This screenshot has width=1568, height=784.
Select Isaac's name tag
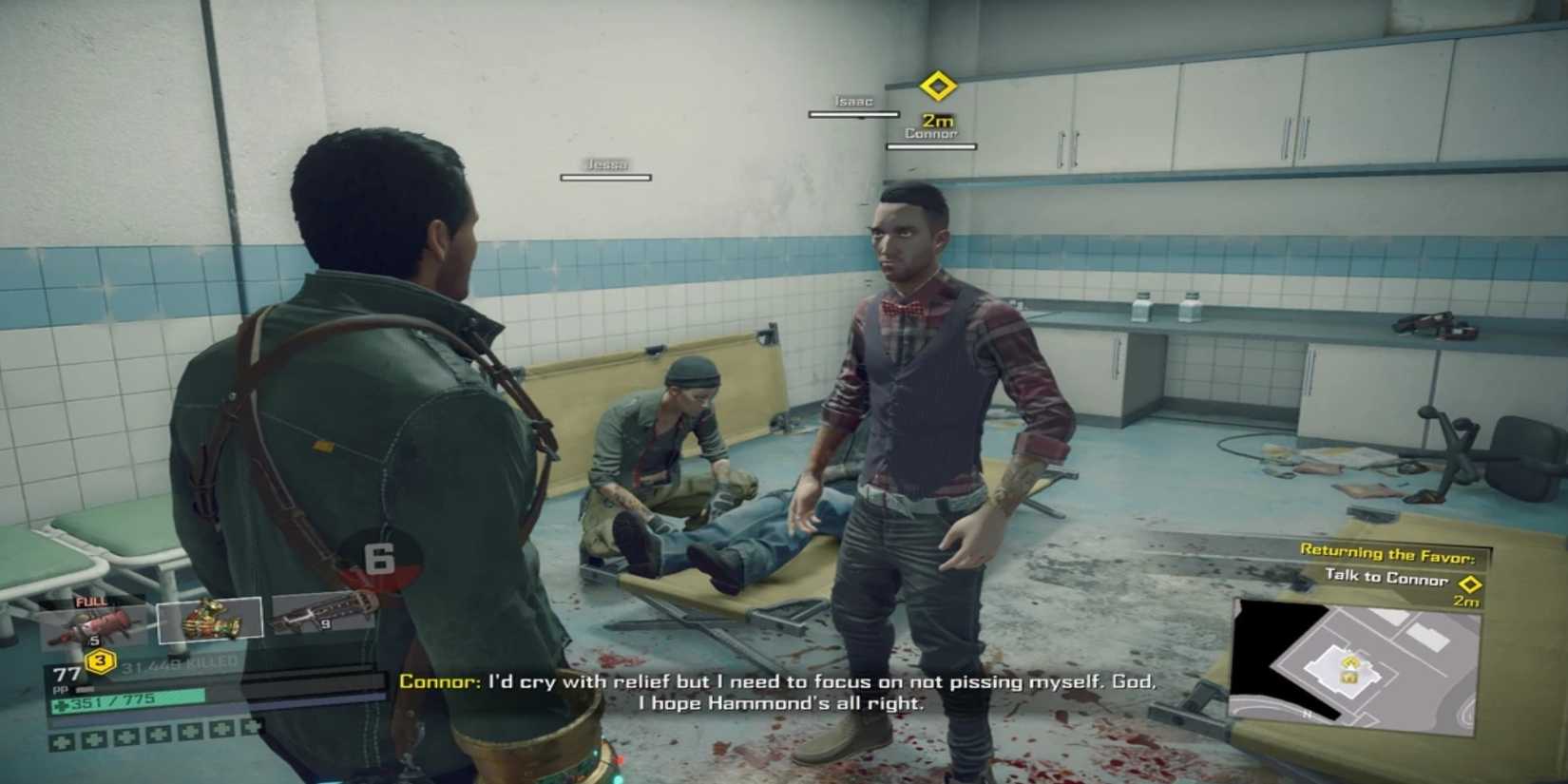click(852, 102)
